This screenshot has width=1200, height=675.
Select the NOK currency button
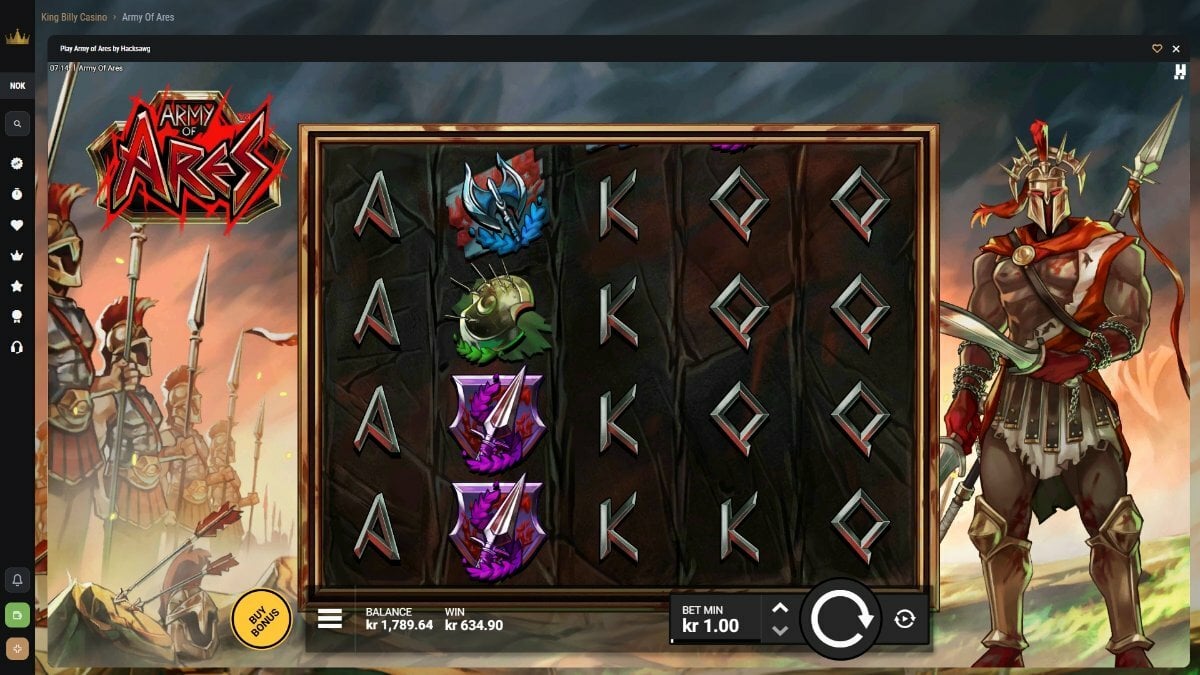click(x=17, y=86)
